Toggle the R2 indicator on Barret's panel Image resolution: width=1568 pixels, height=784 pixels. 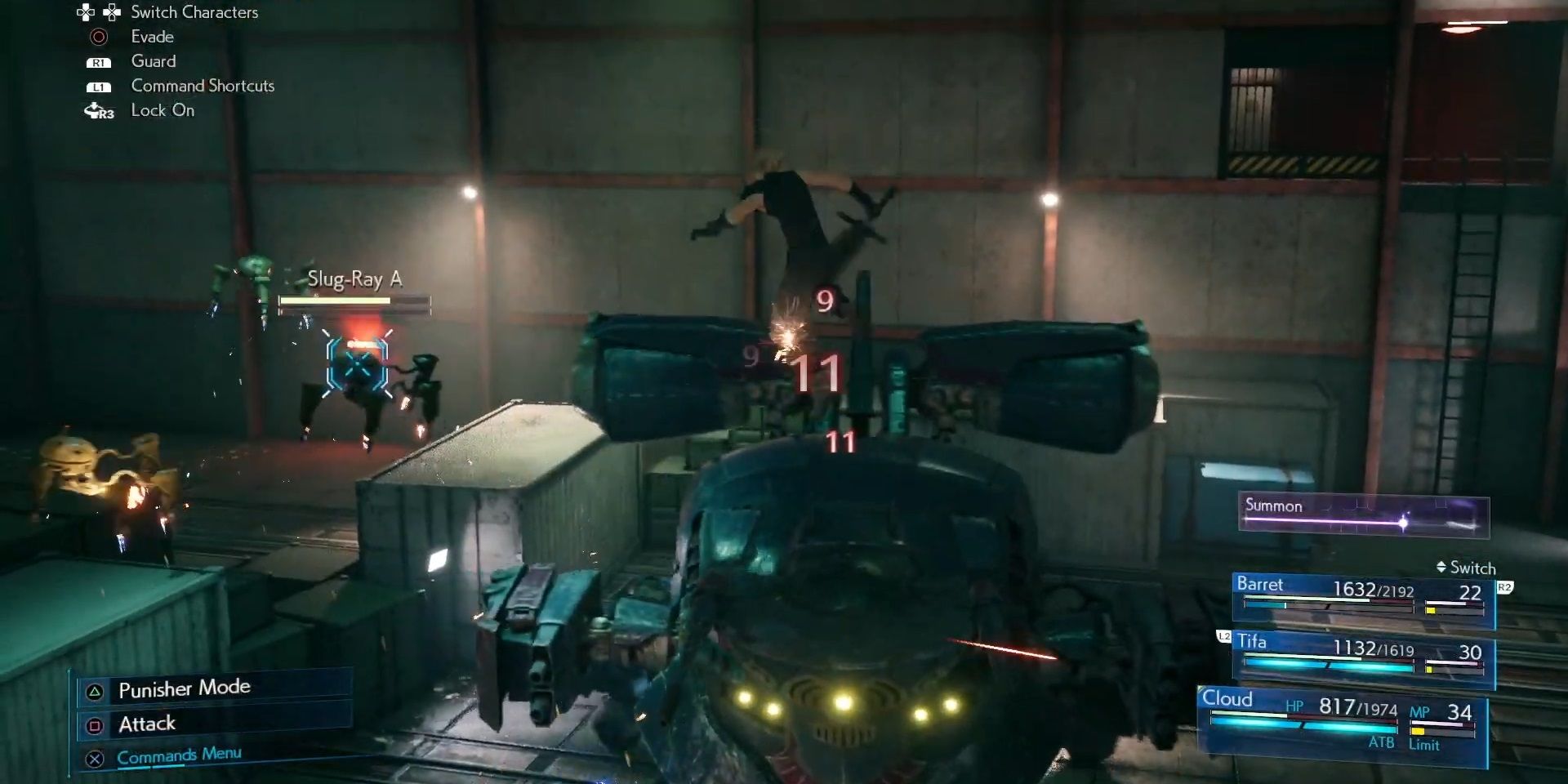pos(1506,586)
